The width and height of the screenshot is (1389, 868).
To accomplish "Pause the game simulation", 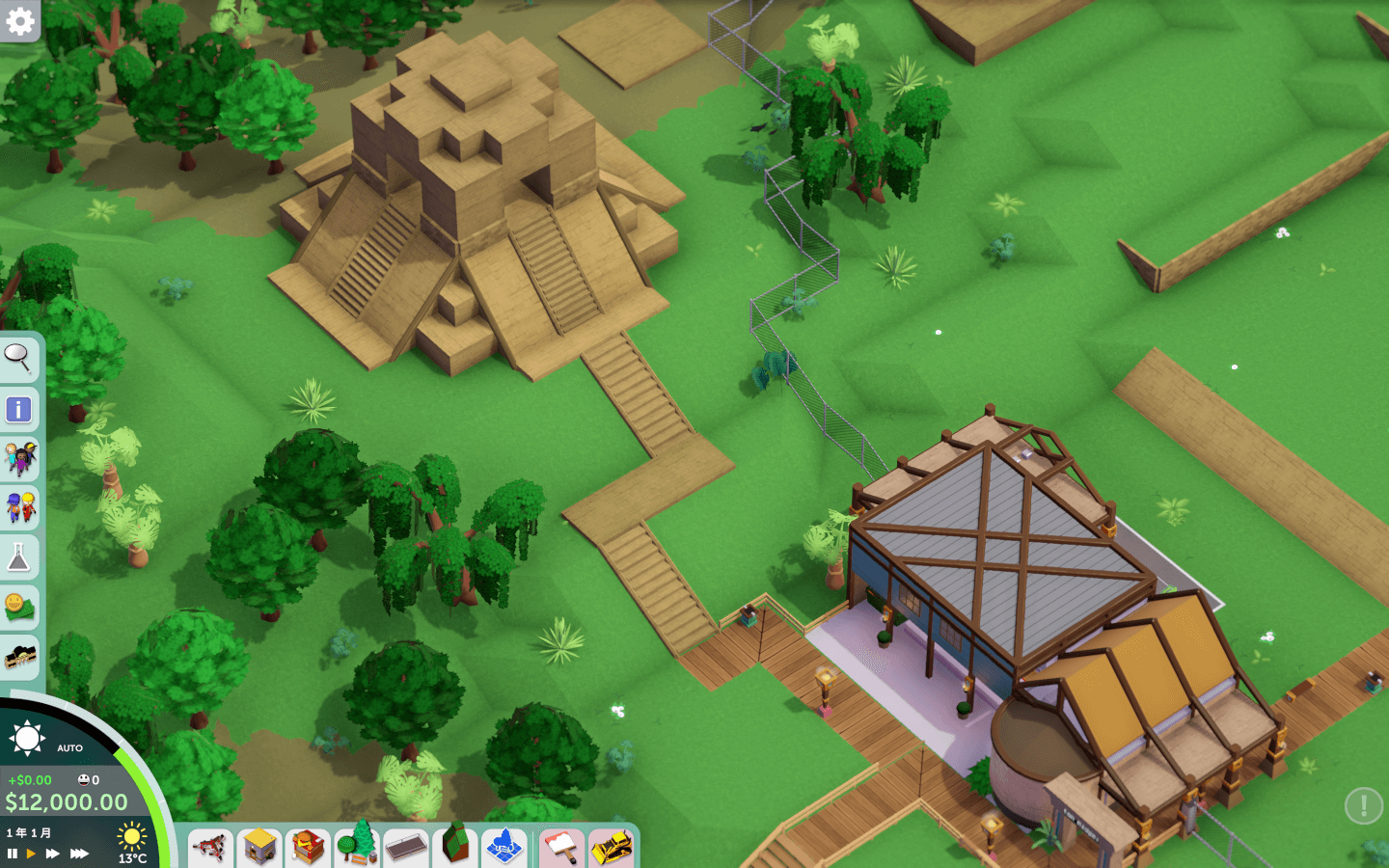I will pyautogui.click(x=13, y=854).
